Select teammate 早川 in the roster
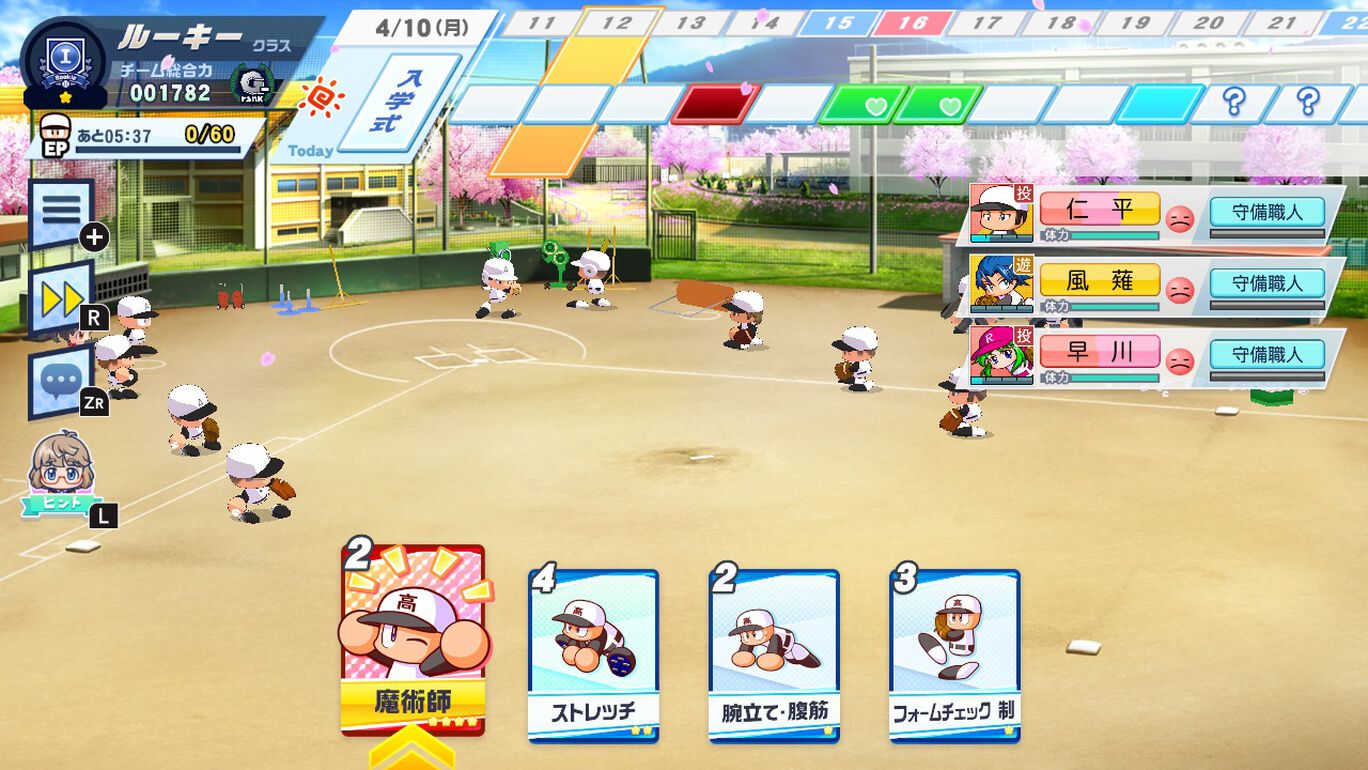The image size is (1368, 770). coord(1099,354)
